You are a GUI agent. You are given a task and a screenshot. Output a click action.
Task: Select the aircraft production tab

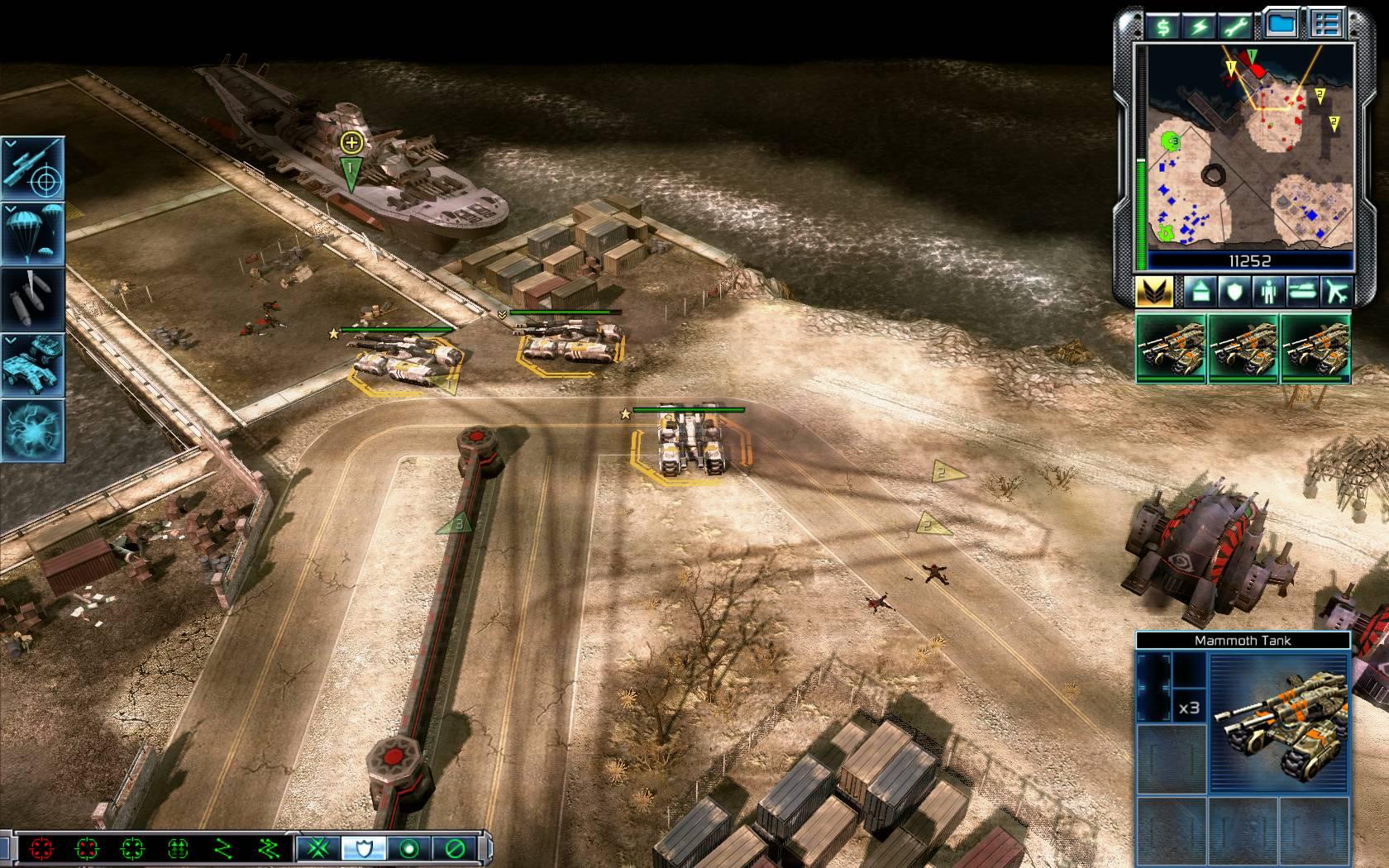(x=1336, y=291)
